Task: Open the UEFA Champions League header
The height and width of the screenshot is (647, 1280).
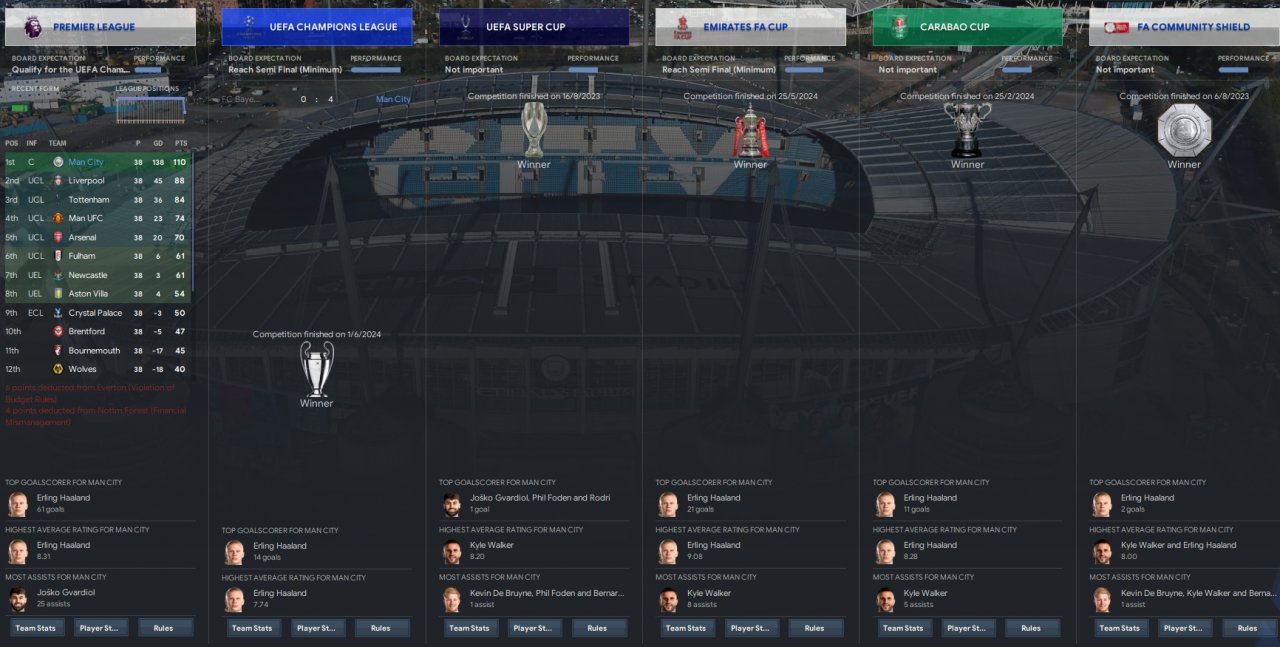Action: (x=317, y=27)
